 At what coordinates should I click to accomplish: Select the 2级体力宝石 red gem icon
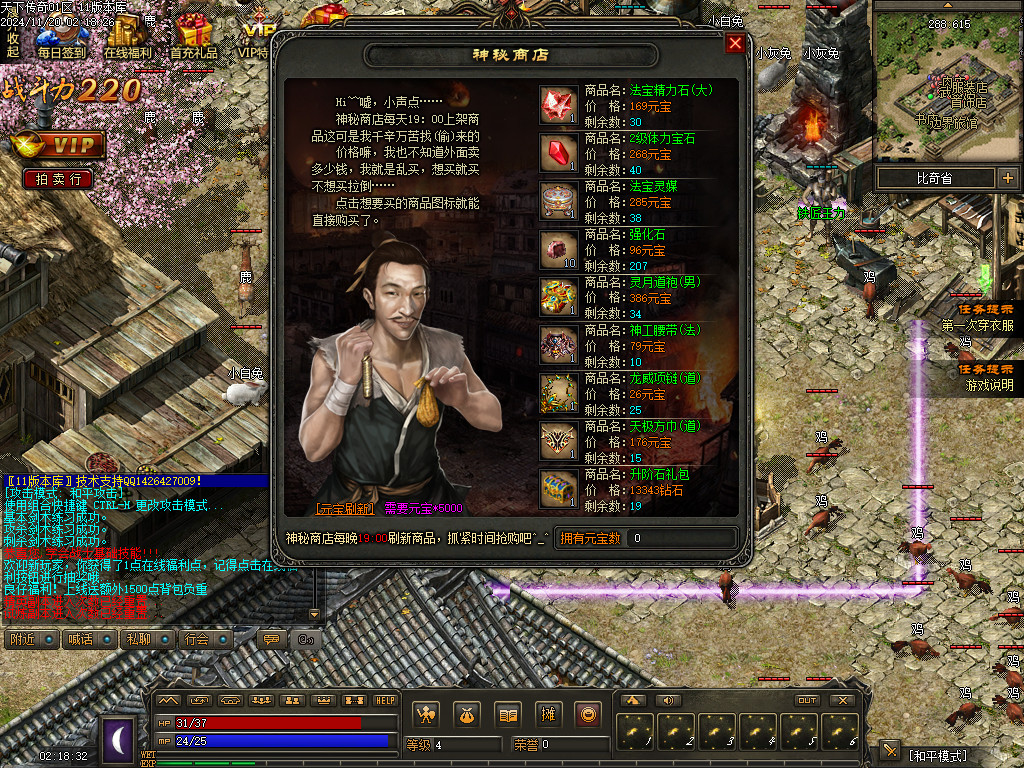click(558, 152)
